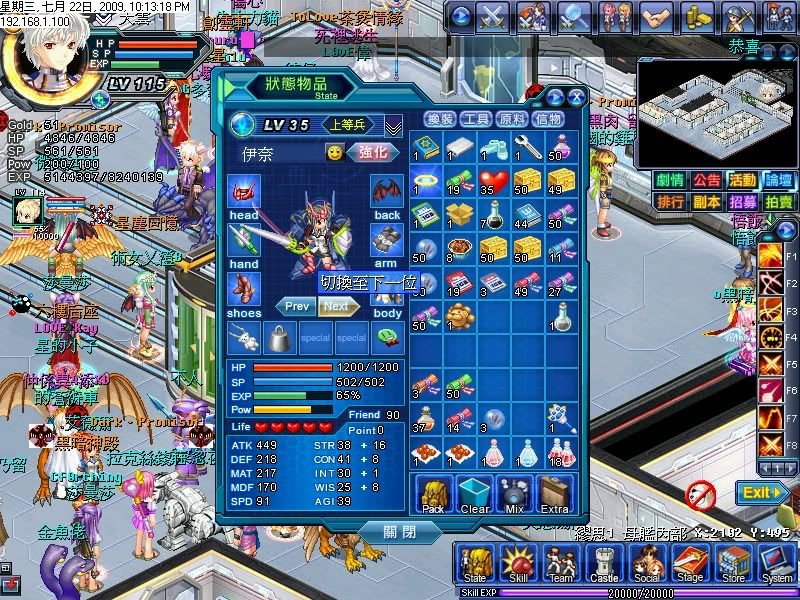Screen dimensions: 800x600
Task: Select the wrench item in inventory
Action: tap(527, 147)
